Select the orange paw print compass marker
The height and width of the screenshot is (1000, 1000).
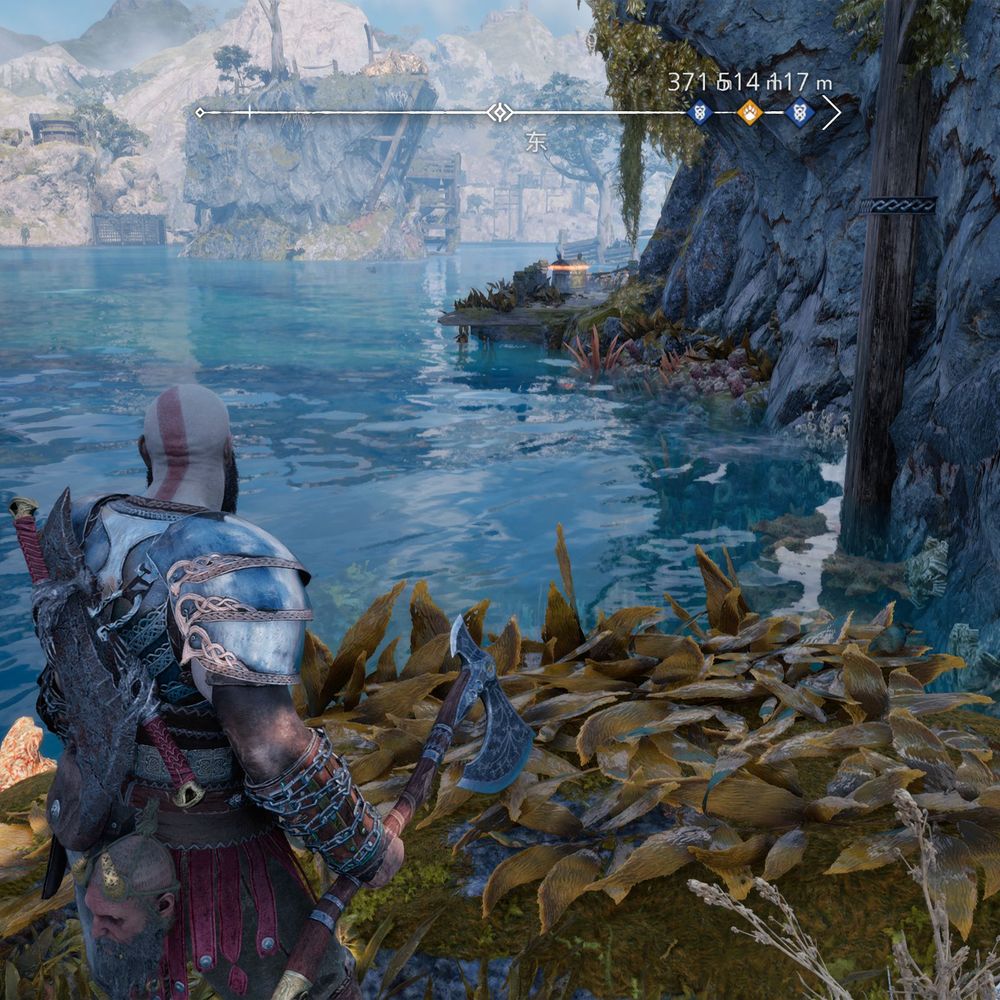point(749,113)
